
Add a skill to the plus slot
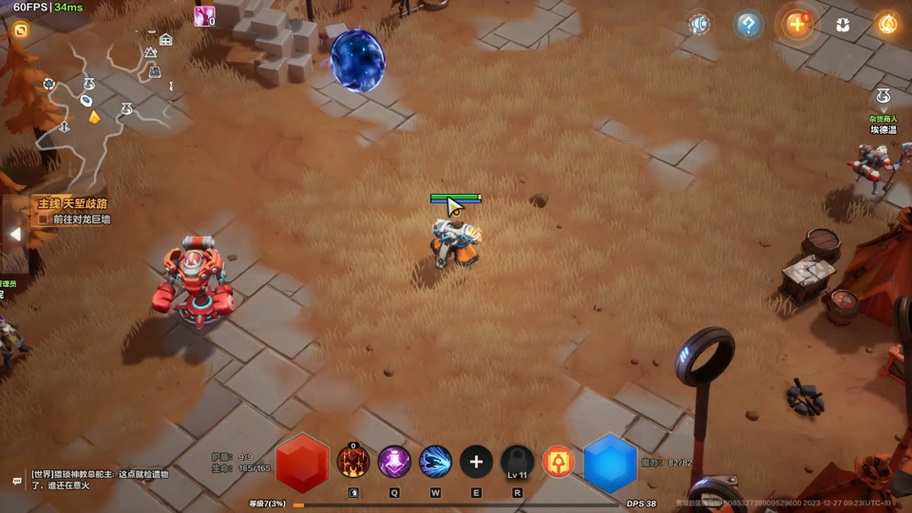pyautogui.click(x=476, y=461)
